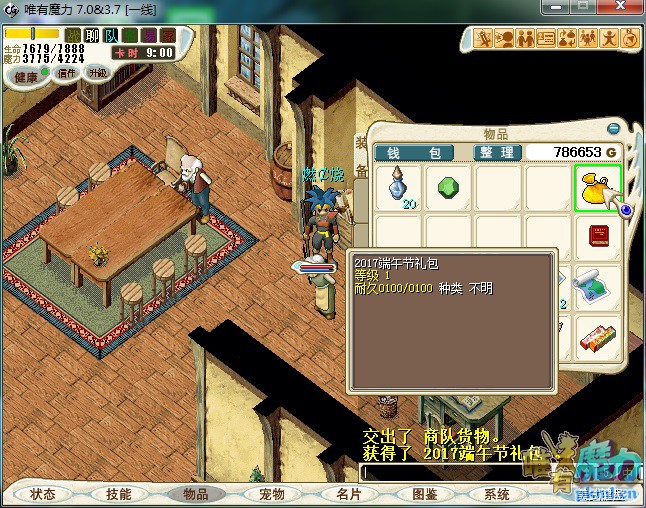Sort items with the 整理 button
Screen dimensions: 646x508
(x=496, y=152)
